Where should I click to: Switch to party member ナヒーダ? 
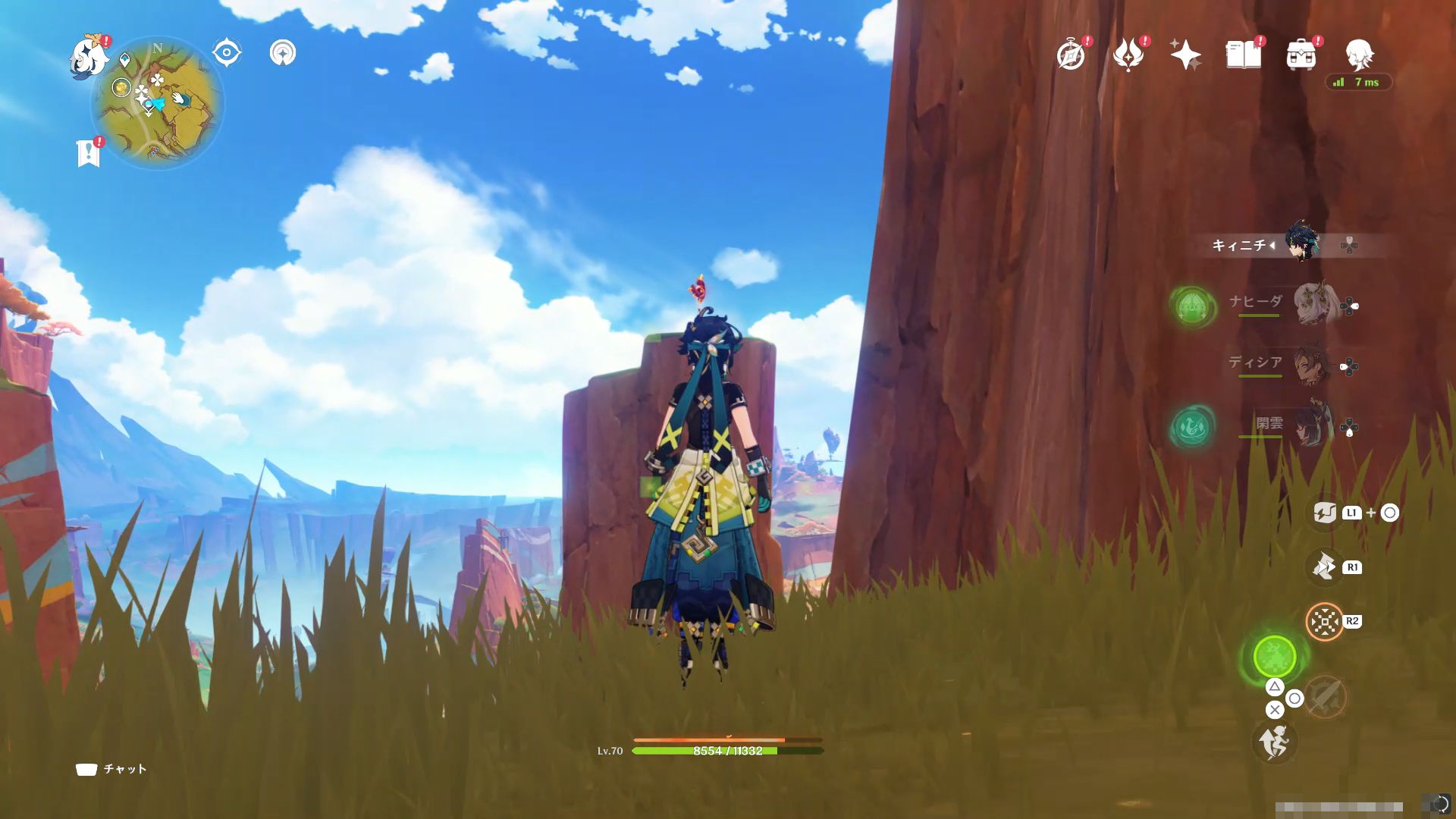click(x=1312, y=303)
